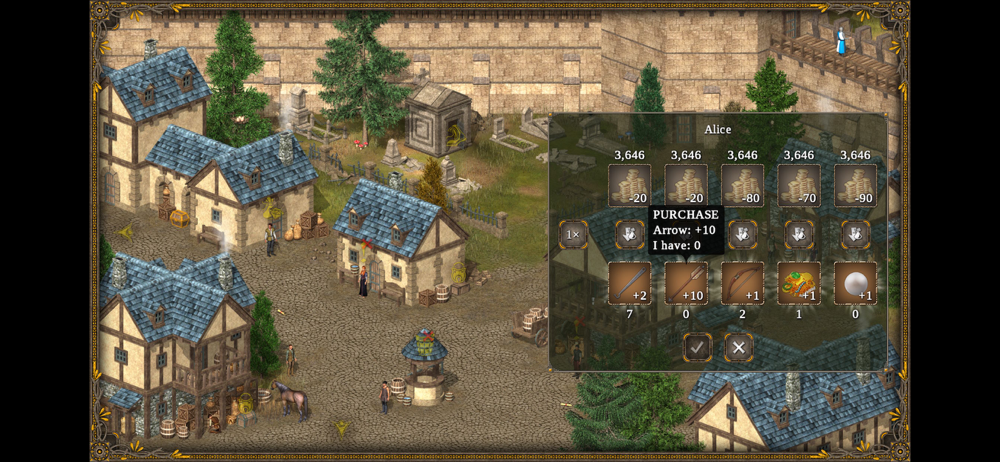Select the arrow item slot
Screen dimensions: 1000x462
[x=686, y=283]
